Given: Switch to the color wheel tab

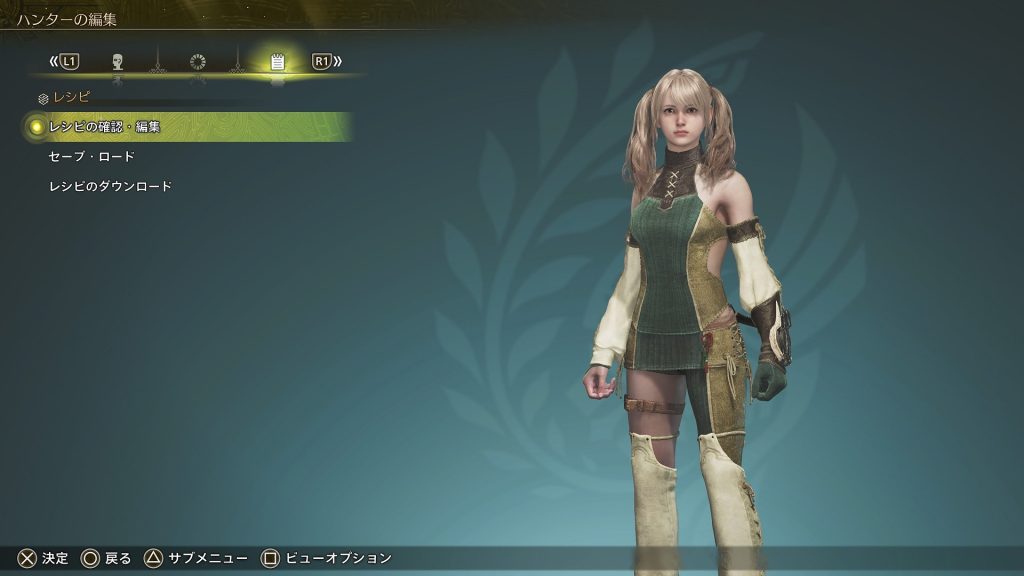Looking at the screenshot, I should [198, 62].
